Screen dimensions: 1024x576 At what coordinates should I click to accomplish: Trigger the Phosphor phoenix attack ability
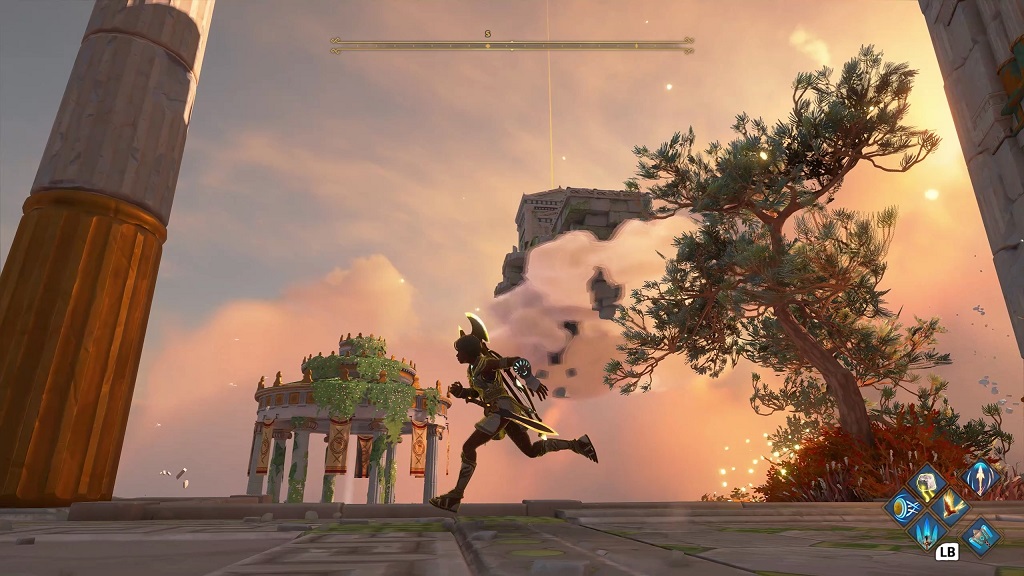click(x=950, y=506)
